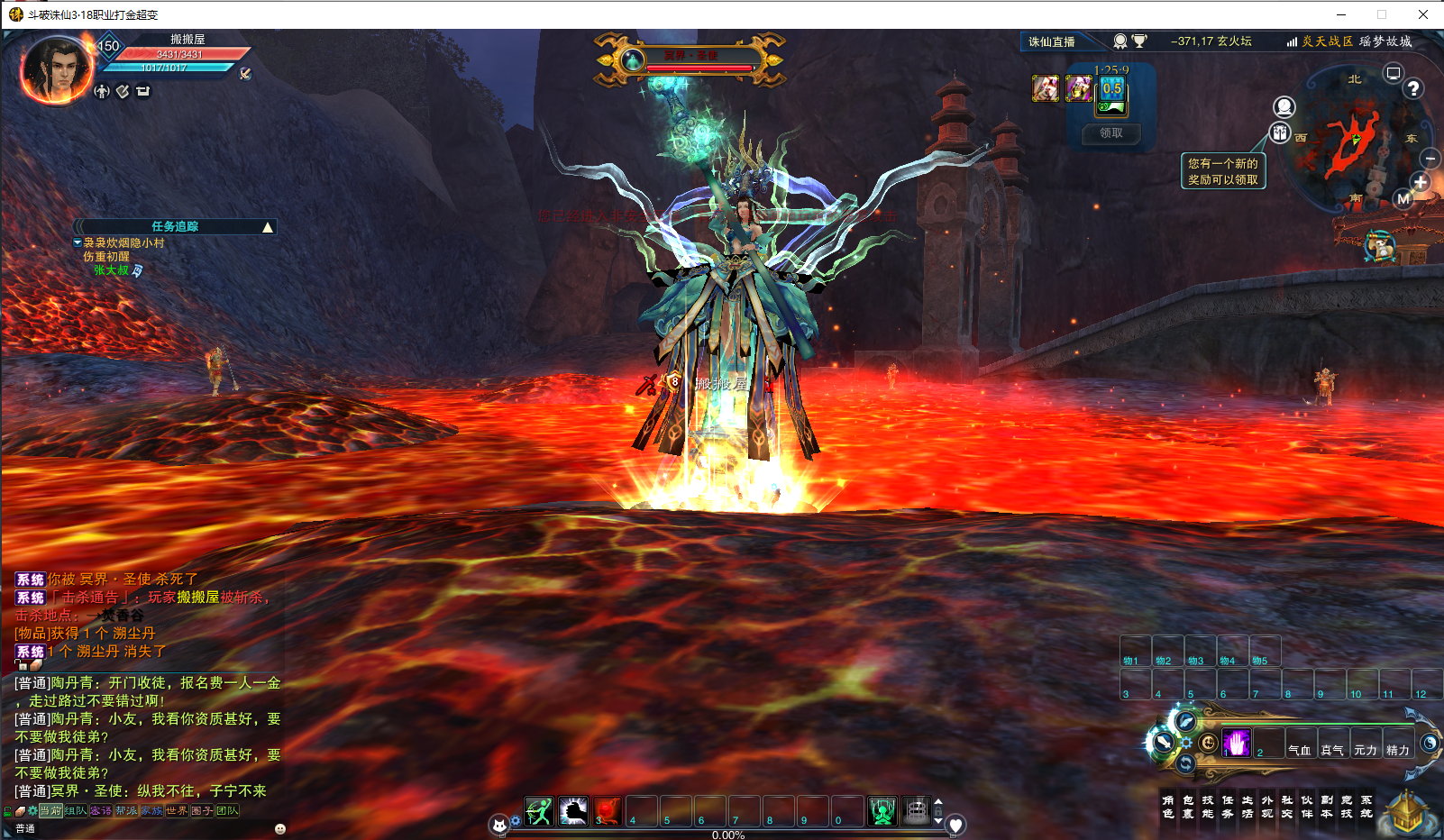Zoom in the minimap with the plus button
This screenshot has width=1444, height=840.
tap(1421, 181)
